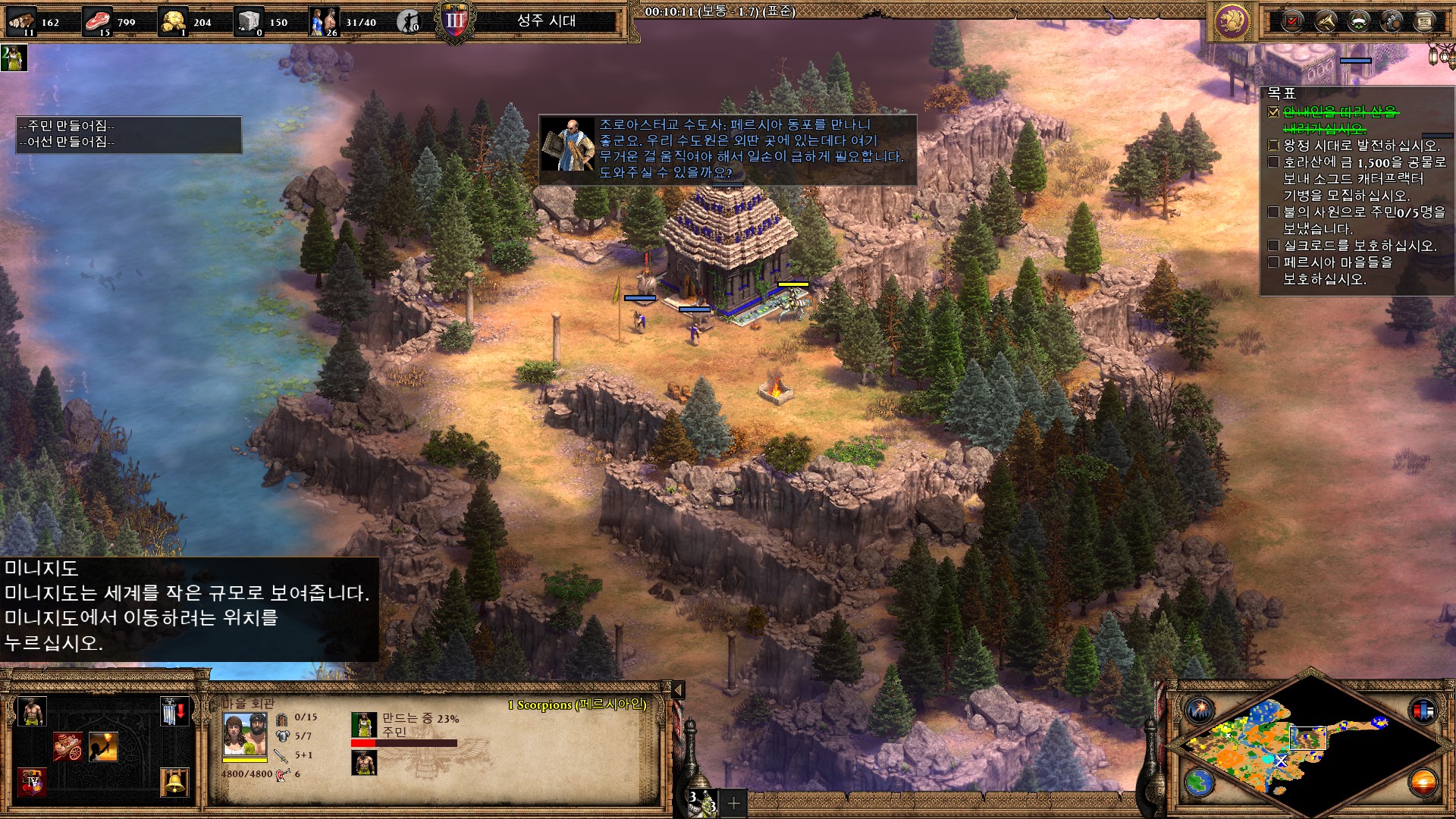Screen dimensions: 1456x819
Task: Open the chat horn button
Action: [1326, 21]
